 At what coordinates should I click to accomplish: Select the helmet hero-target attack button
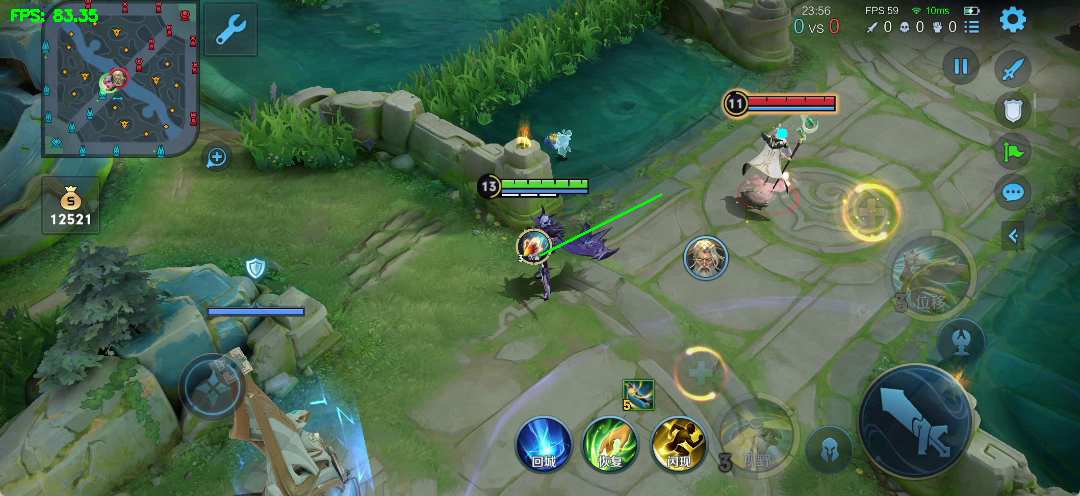coord(829,449)
